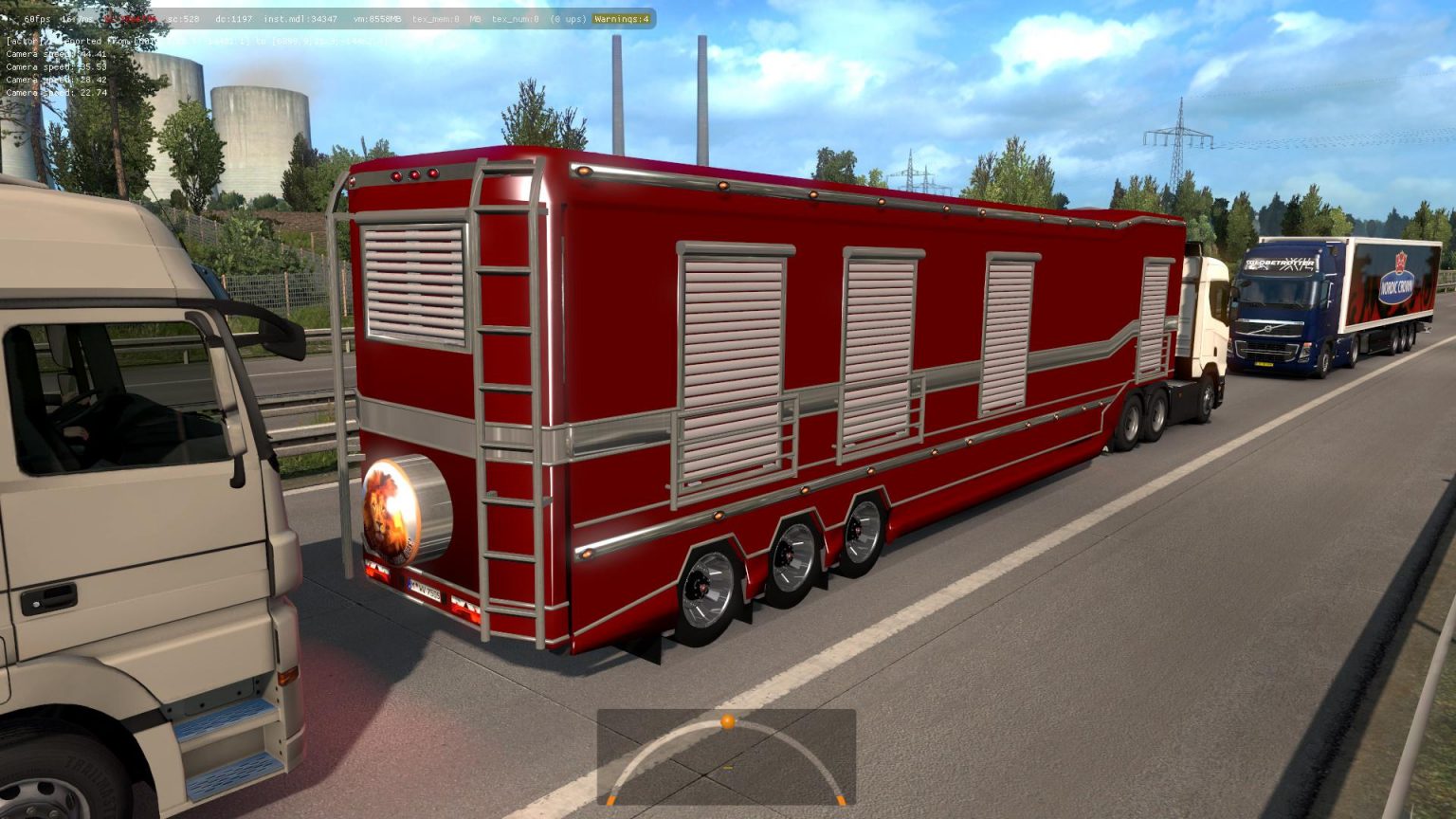
Task: Click the vm:8558MB video memory readout
Action: tap(377, 19)
